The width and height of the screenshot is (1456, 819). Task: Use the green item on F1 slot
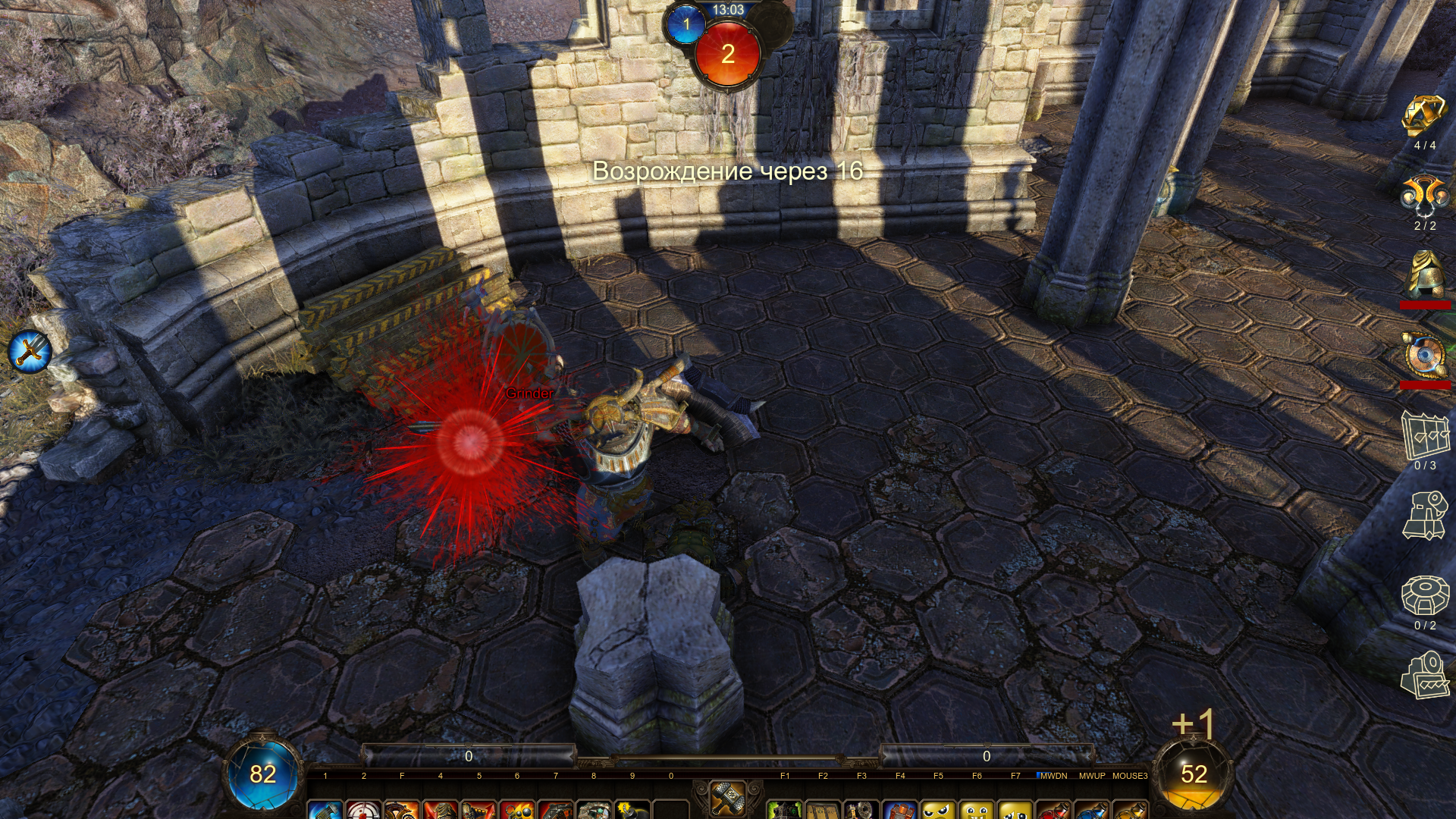point(785,810)
